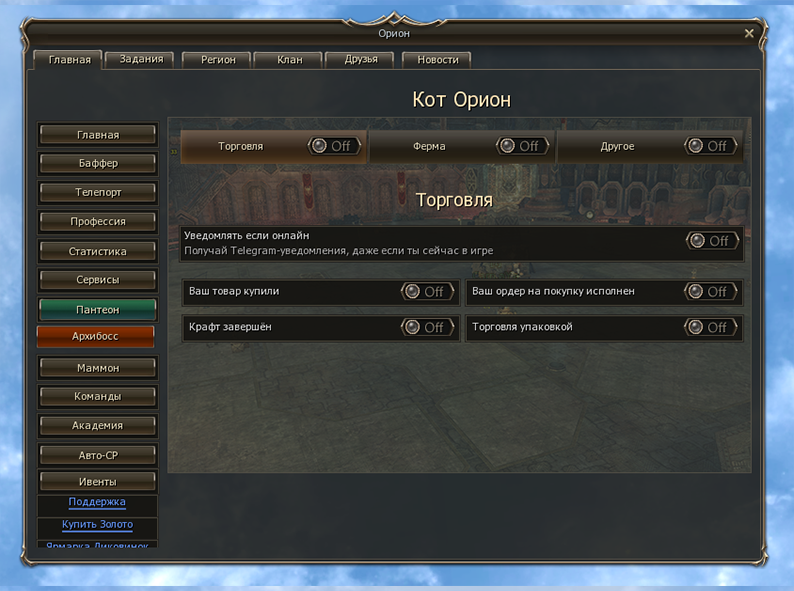Enable Уведомлять если онлайн toggle

[x=711, y=241]
